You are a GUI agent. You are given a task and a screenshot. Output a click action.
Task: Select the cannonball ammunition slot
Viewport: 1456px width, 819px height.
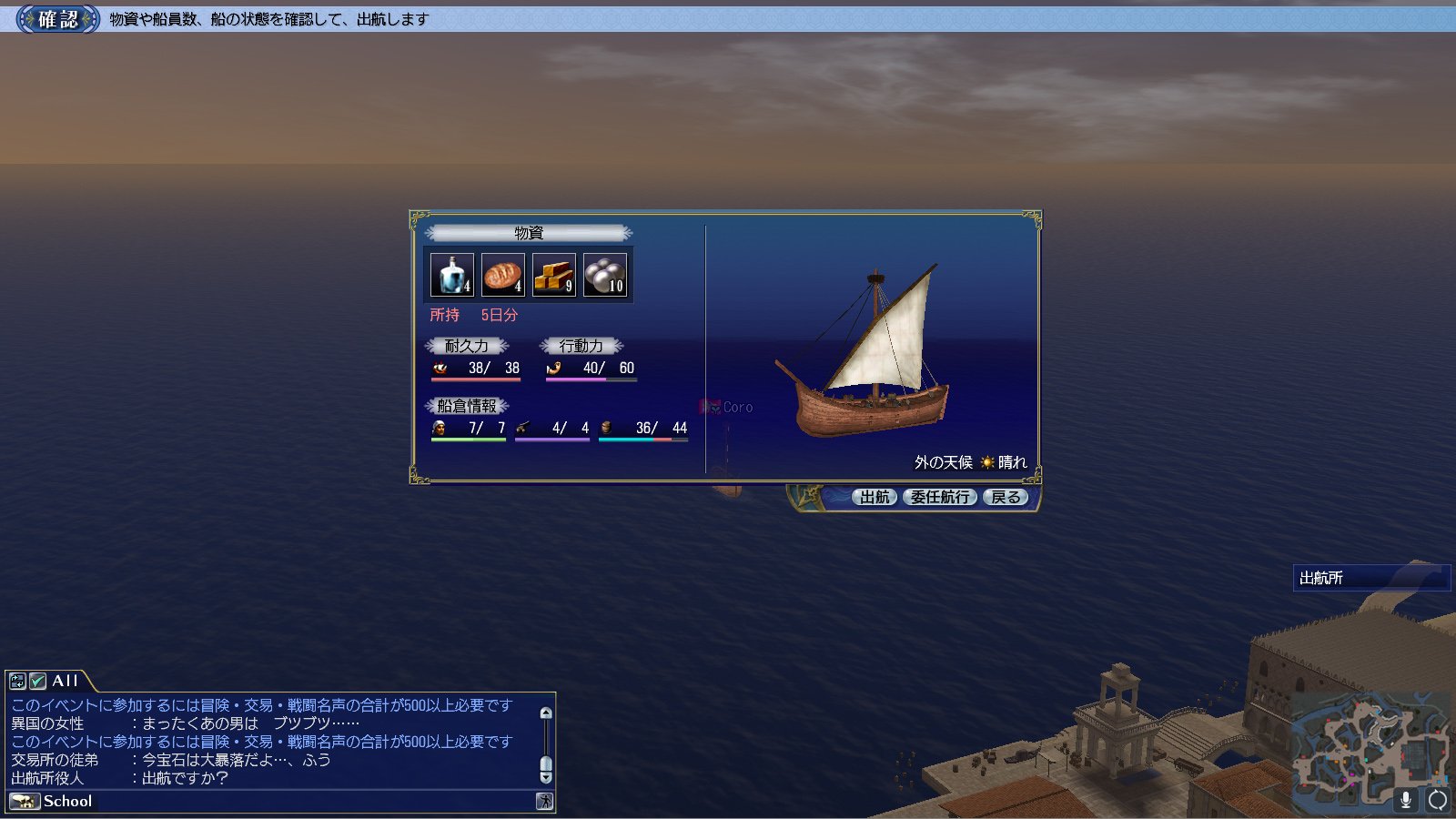pyautogui.click(x=605, y=275)
